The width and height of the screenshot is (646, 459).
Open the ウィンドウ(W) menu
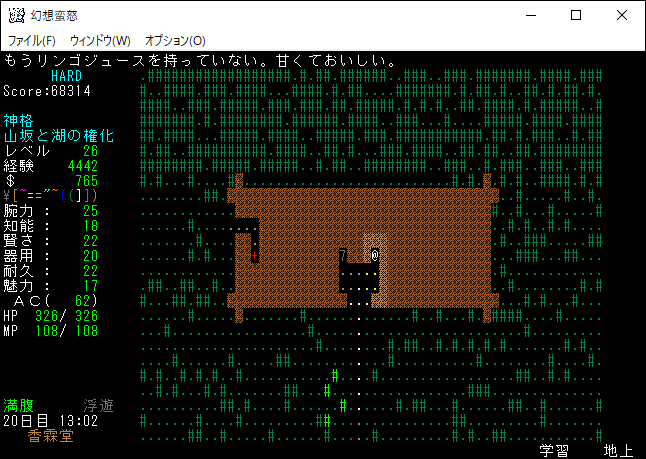[100, 40]
